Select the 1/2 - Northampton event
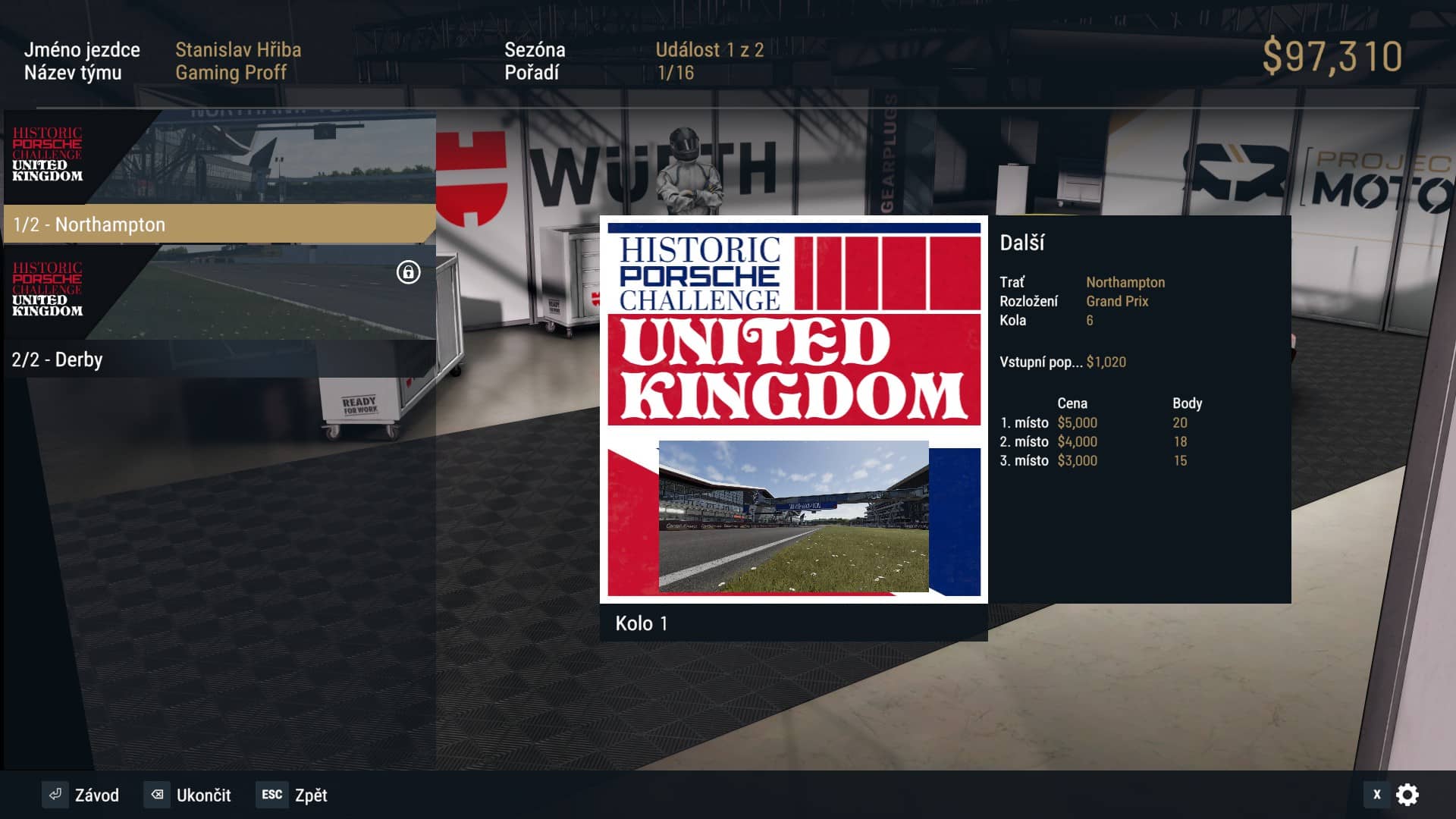Screen dimensions: 1456x819 click(218, 224)
